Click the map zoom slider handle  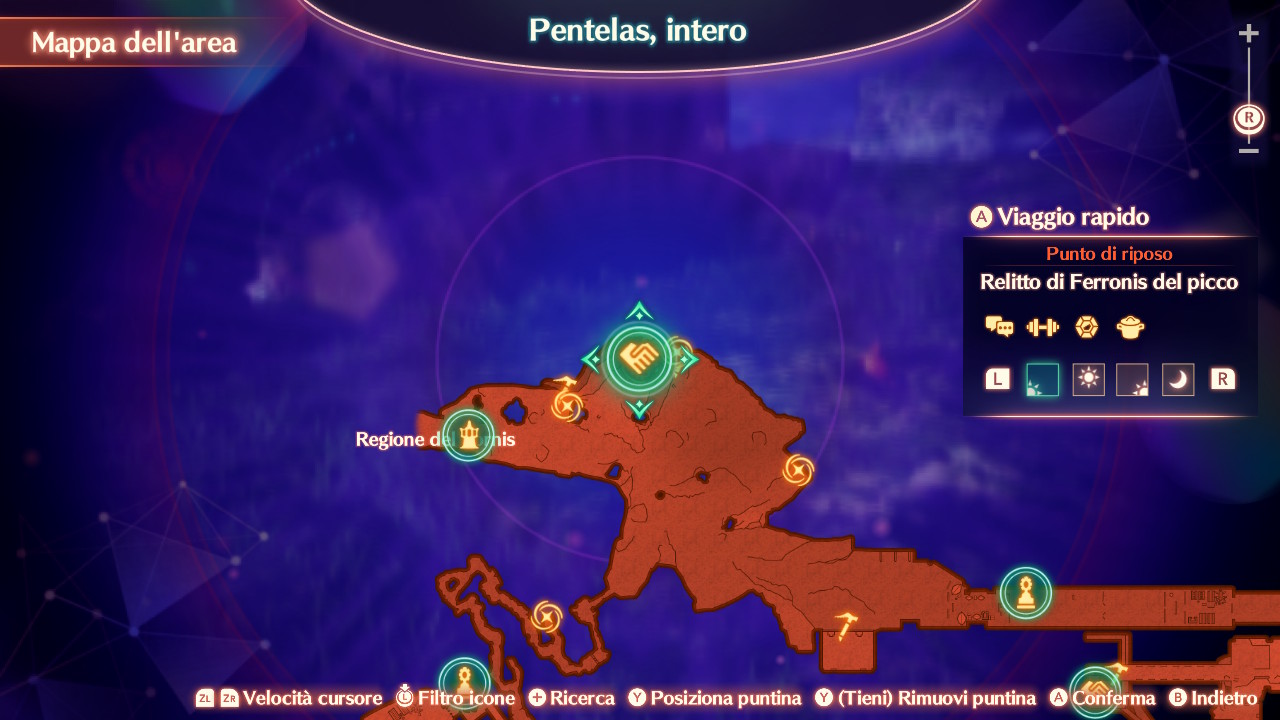(x=1248, y=118)
